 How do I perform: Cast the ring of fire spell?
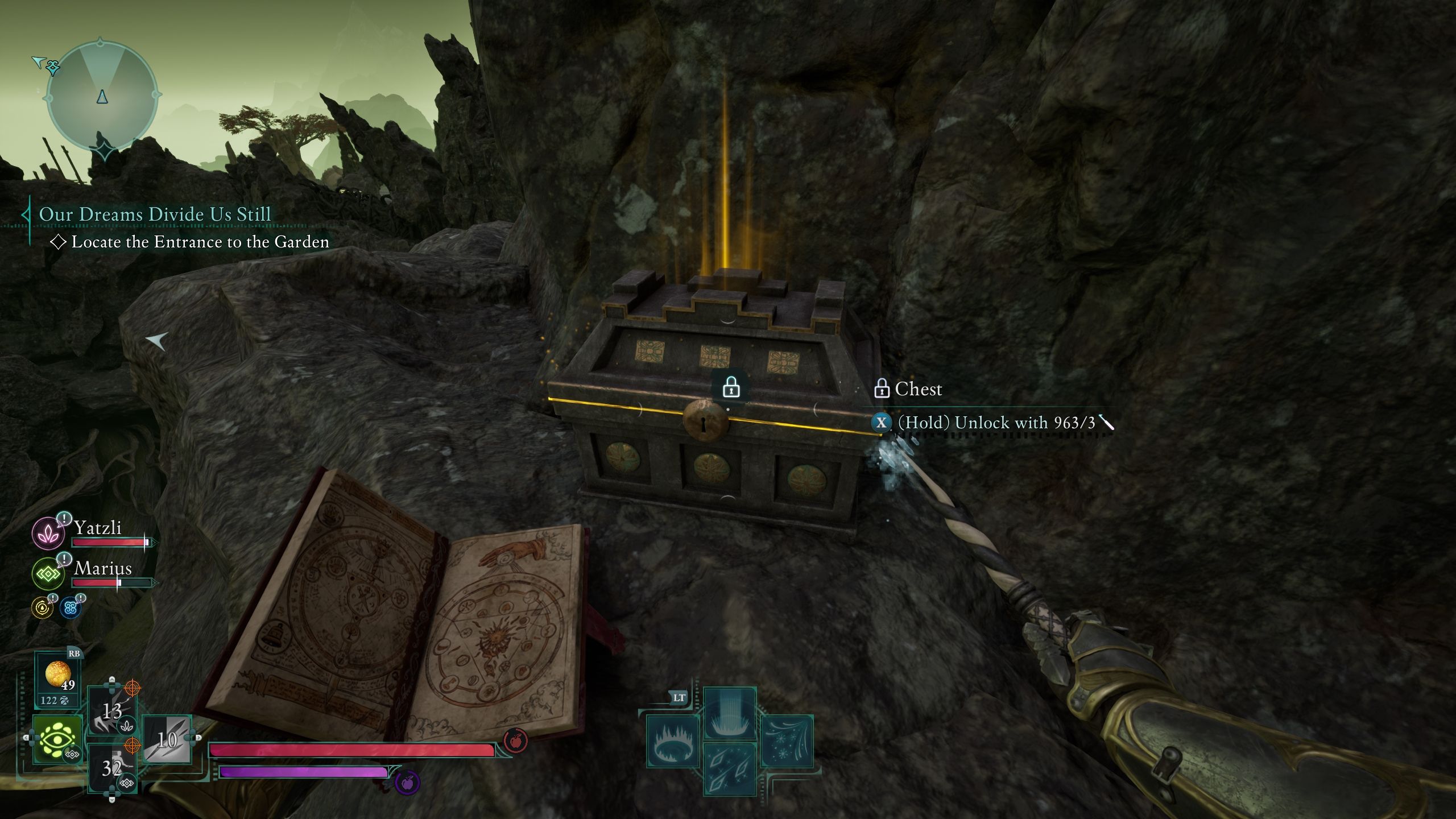pos(673,742)
